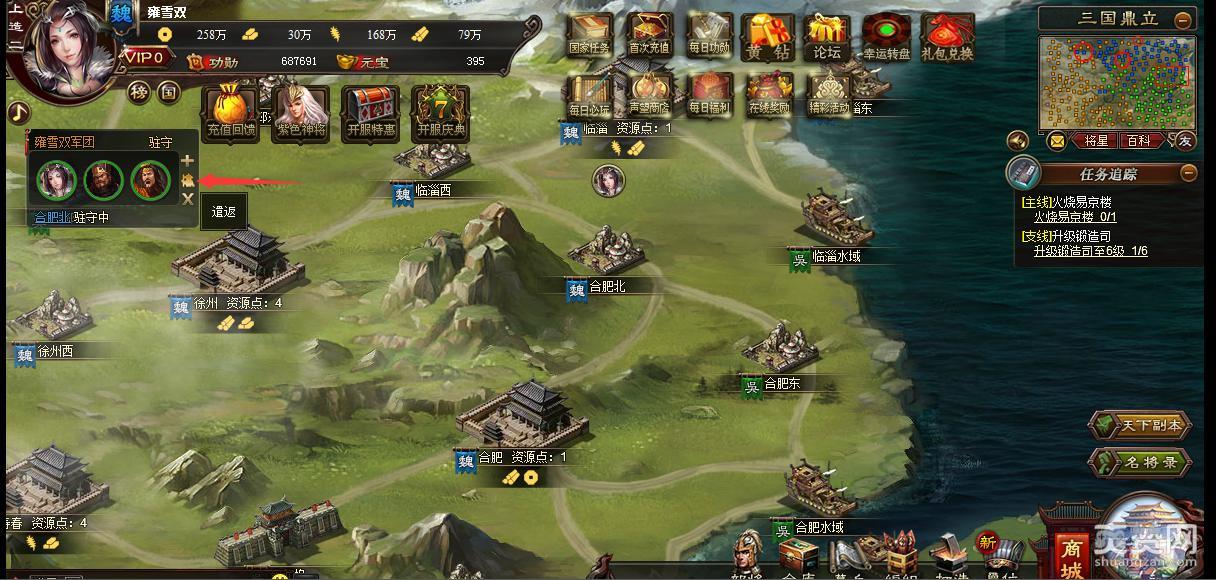Dismiss the legion with the X button
The width and height of the screenshot is (1216, 580).
coord(188,199)
